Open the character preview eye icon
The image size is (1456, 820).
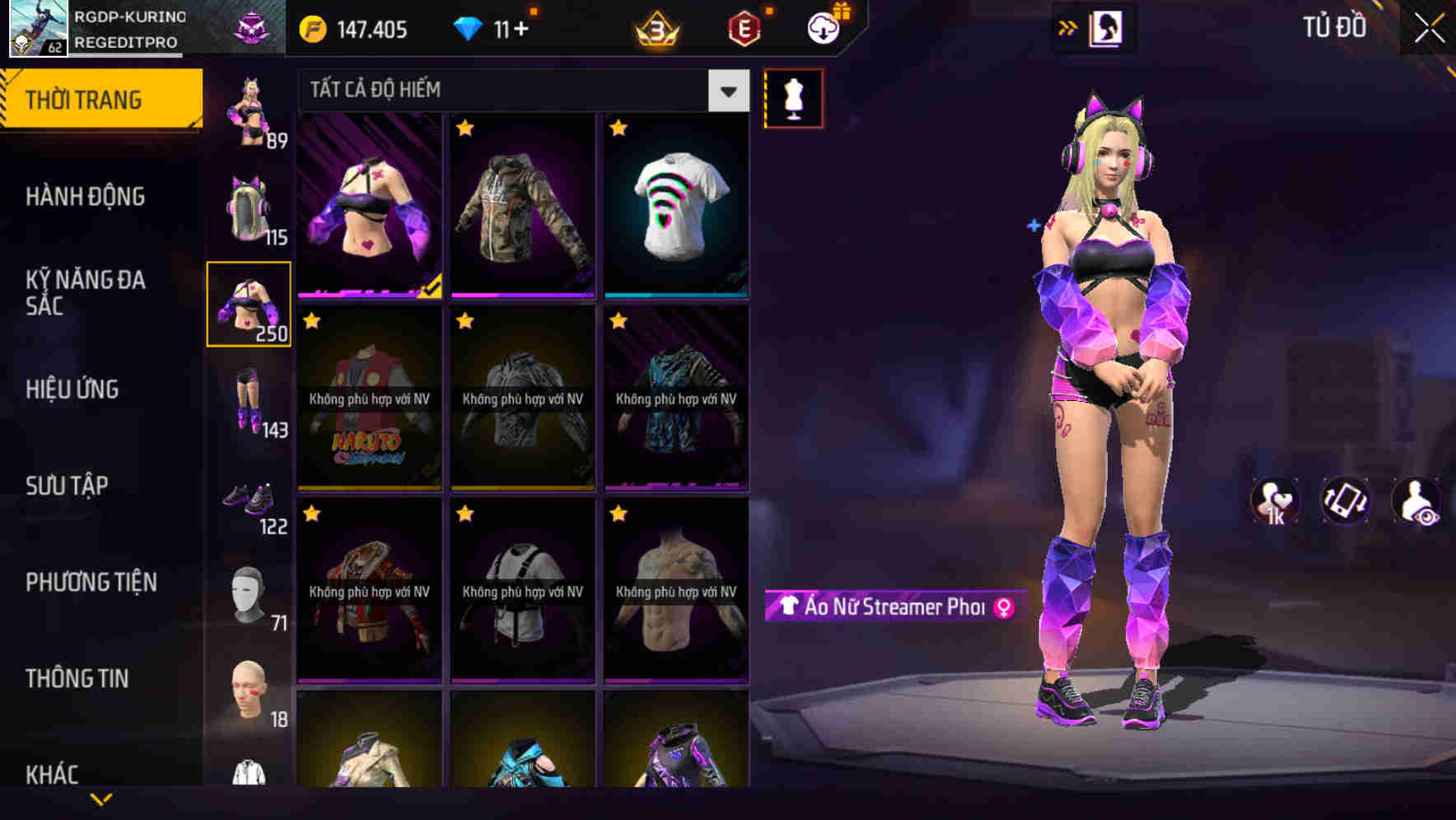pos(1418,501)
